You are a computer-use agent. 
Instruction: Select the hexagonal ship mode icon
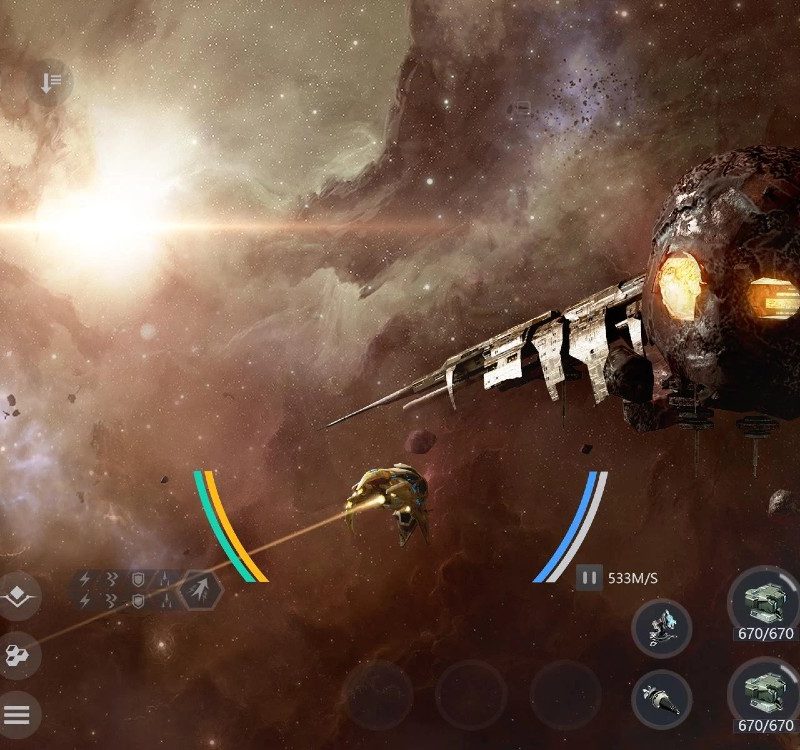(x=201, y=589)
